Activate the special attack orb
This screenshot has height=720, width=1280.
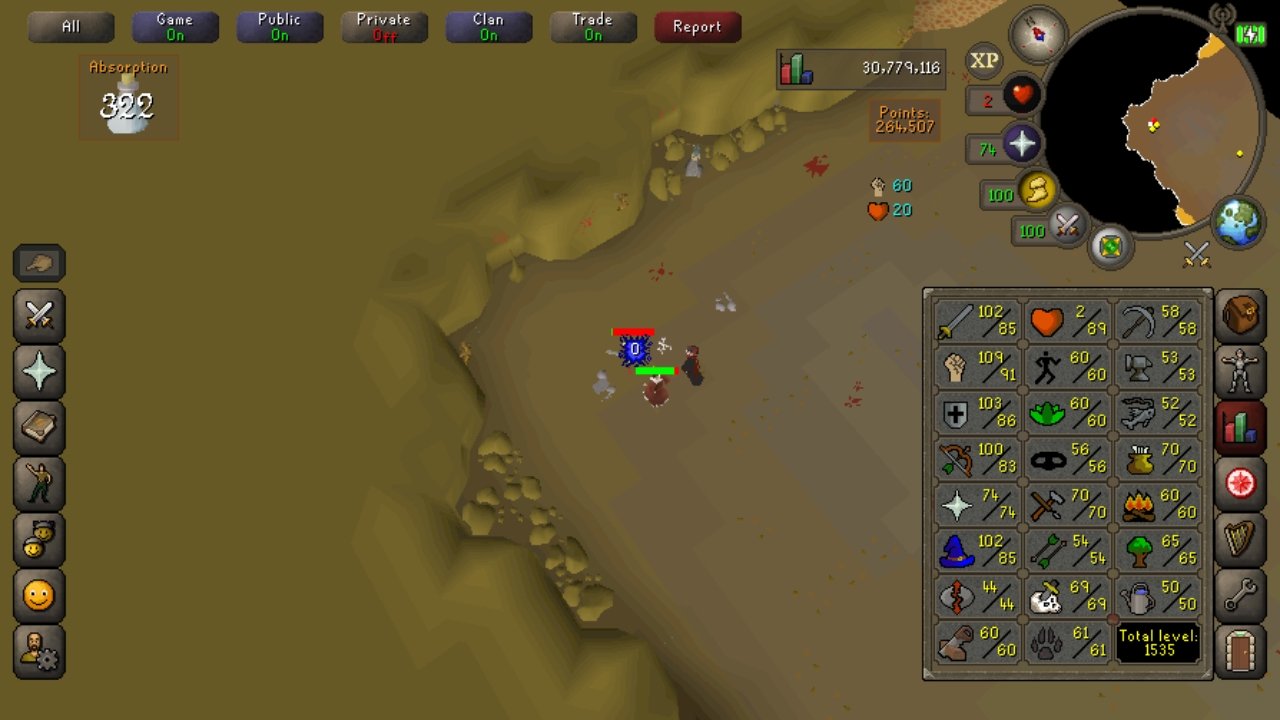[1066, 226]
